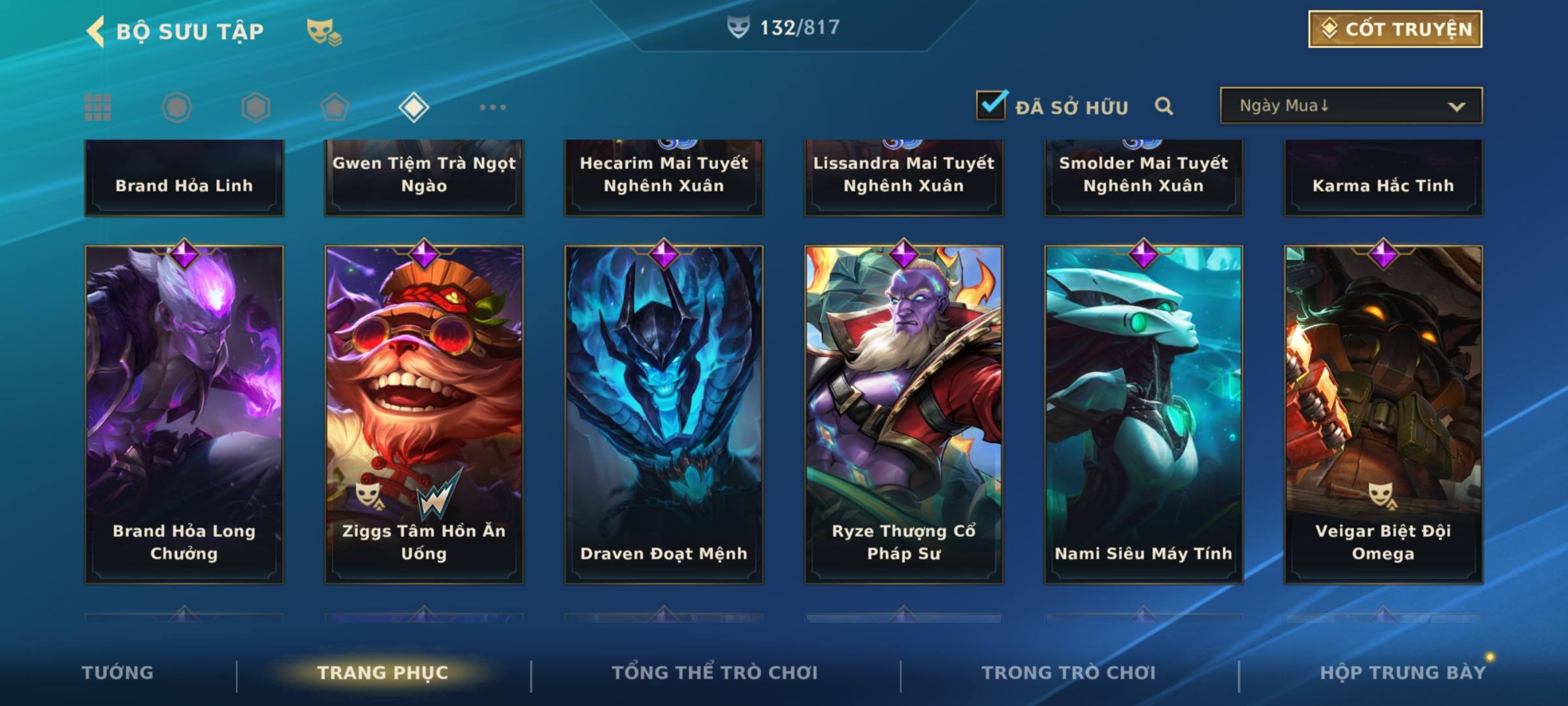Open the Cốt Truyện button
Screen dimensions: 1568x706
(1395, 29)
